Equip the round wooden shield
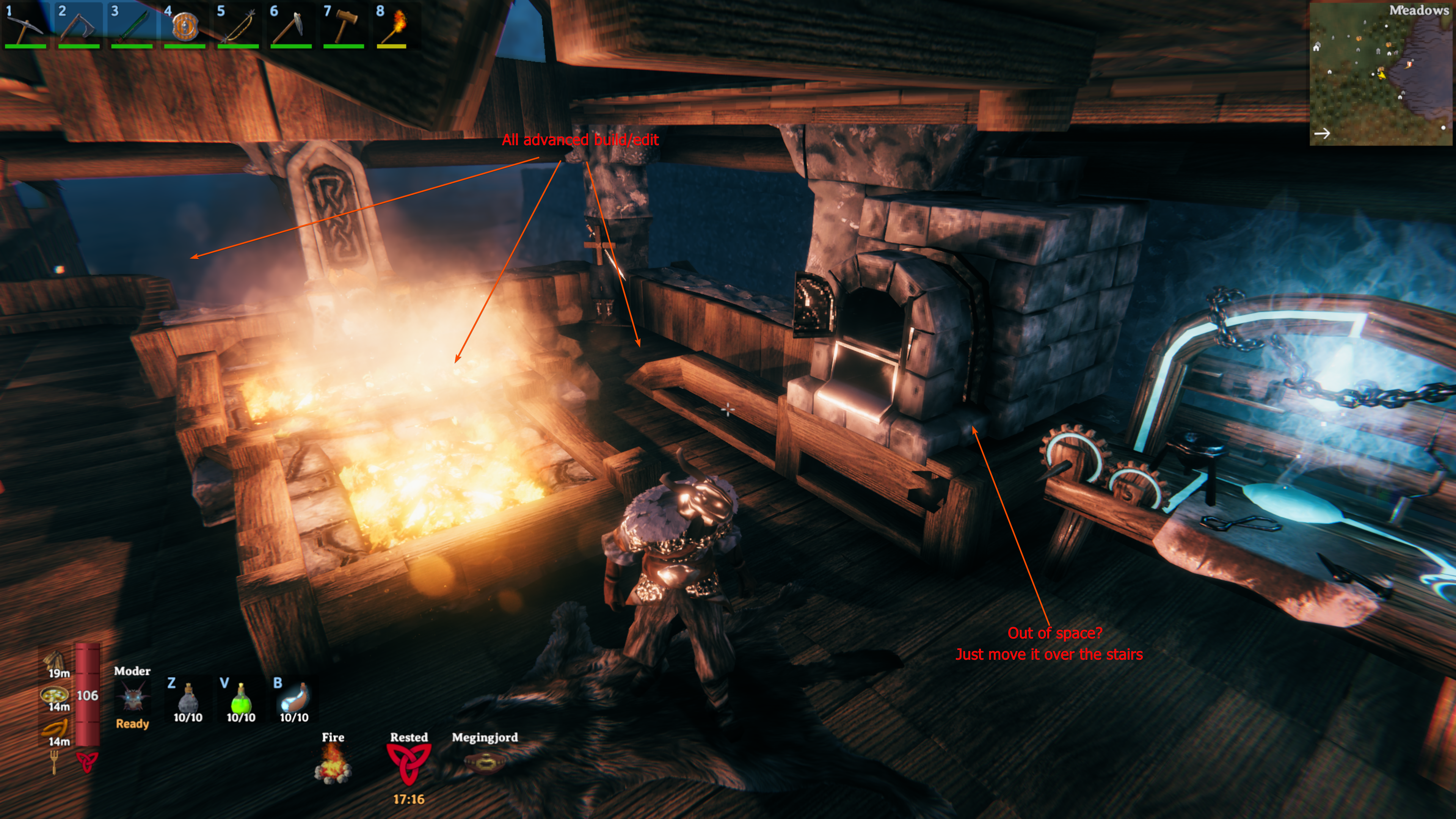This screenshot has width=1456, height=819. pyautogui.click(x=185, y=25)
